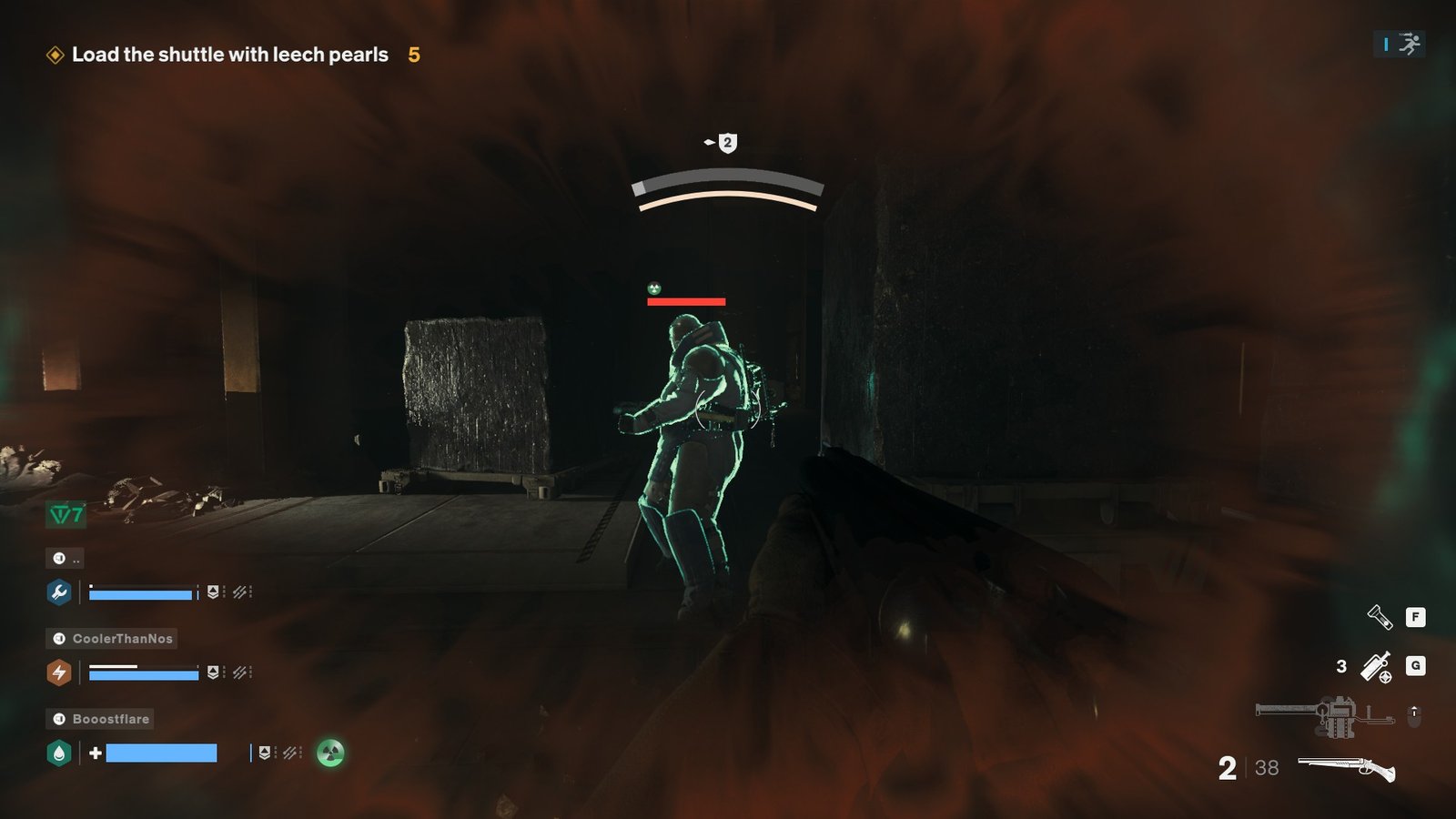Click the red enemy health bar

click(685, 300)
